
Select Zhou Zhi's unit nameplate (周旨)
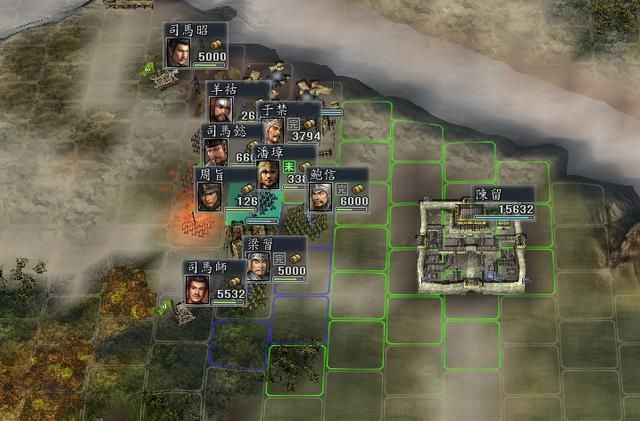click(x=211, y=174)
